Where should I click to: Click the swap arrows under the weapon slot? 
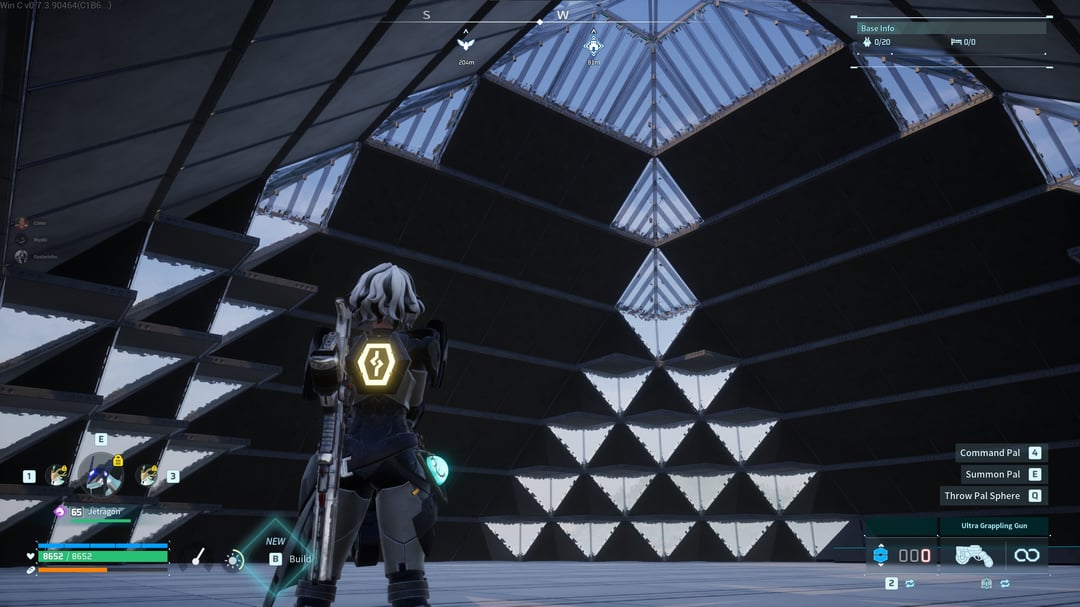click(1004, 583)
